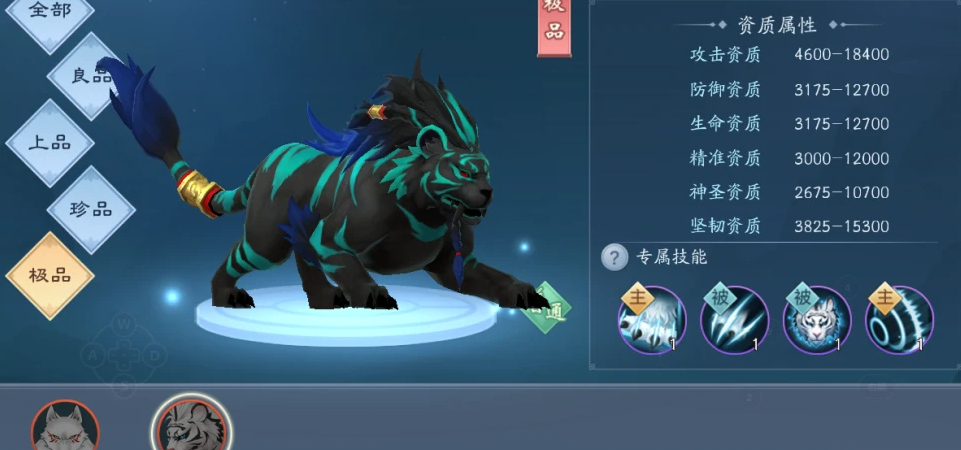Select the white tiger head passive skill

816,322
